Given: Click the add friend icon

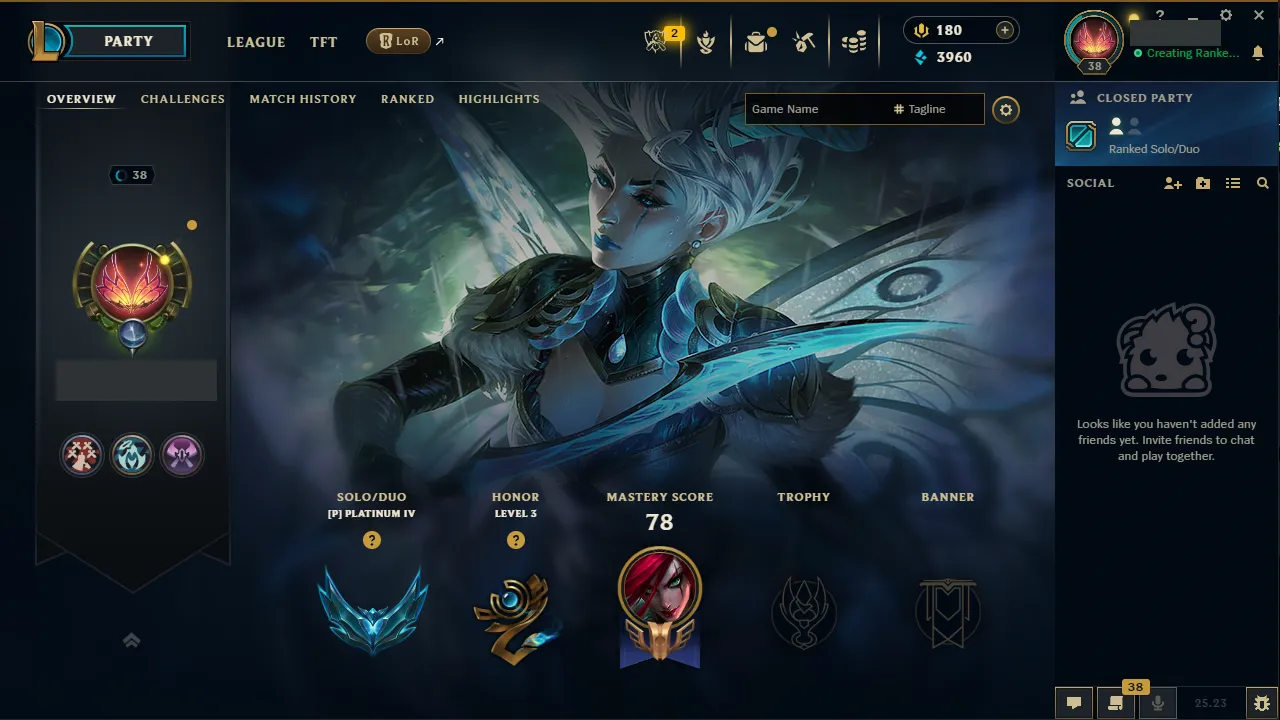Looking at the screenshot, I should click(x=1171, y=183).
